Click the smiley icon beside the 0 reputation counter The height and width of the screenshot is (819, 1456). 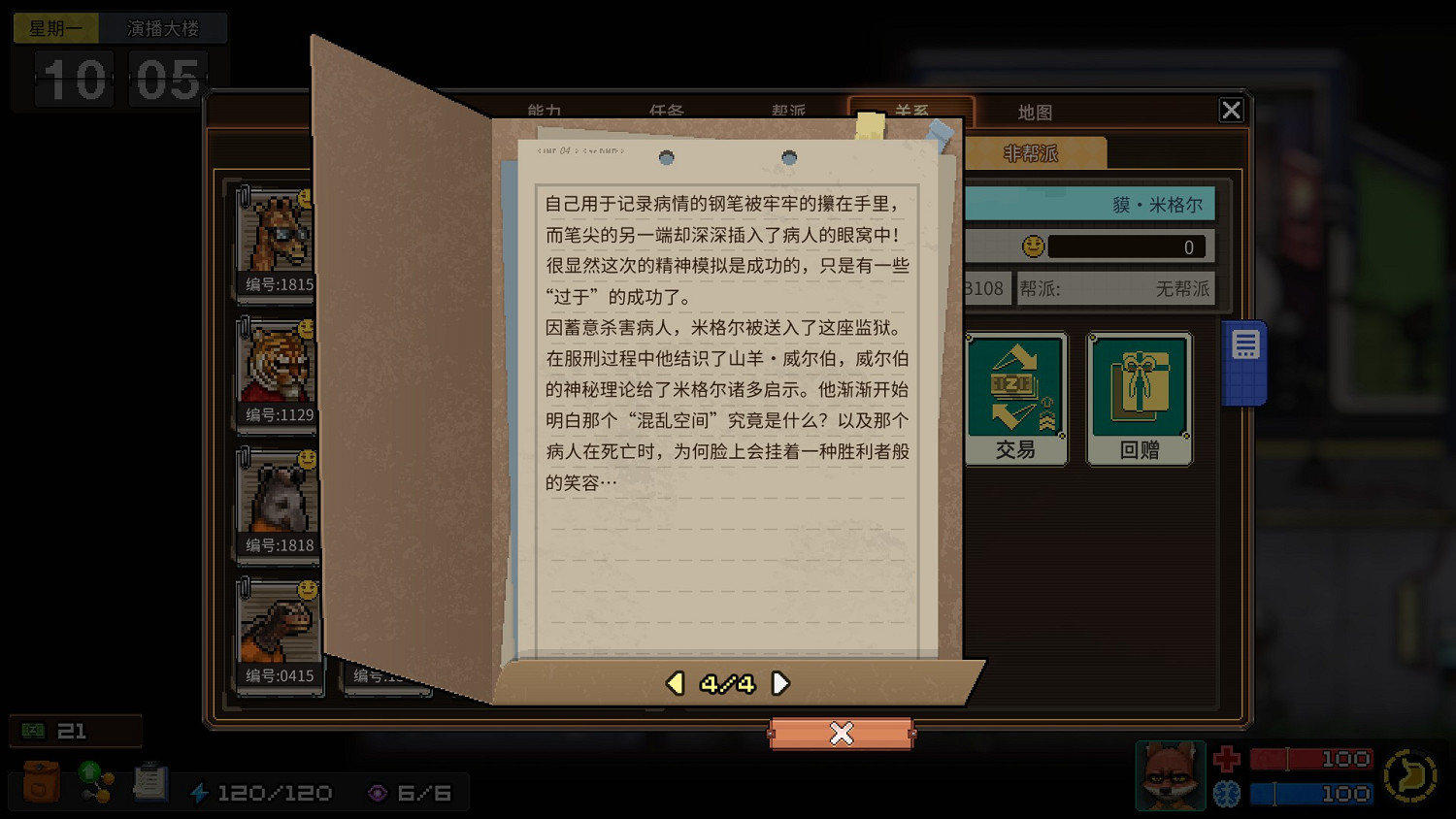1033,246
